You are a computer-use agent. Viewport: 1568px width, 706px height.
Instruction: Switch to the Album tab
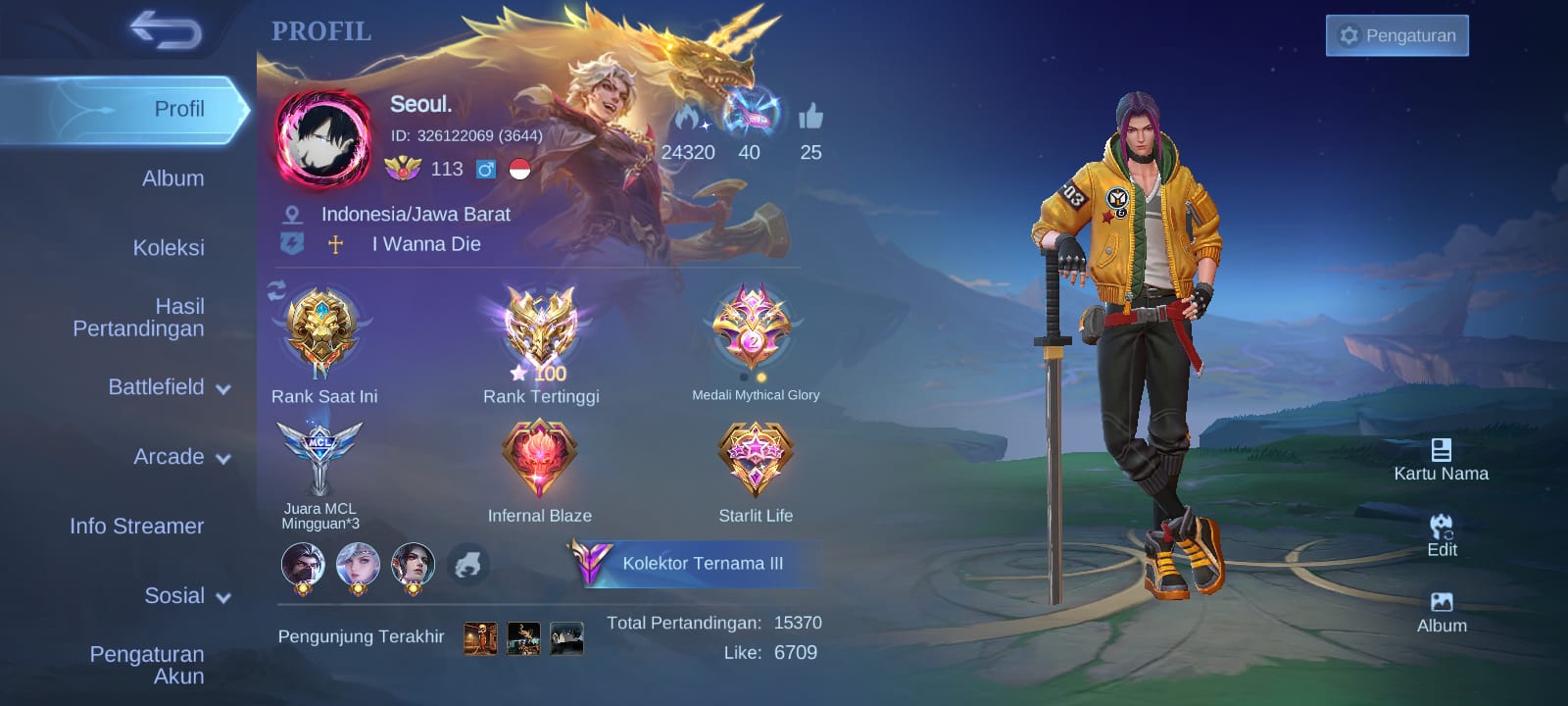[x=172, y=178]
